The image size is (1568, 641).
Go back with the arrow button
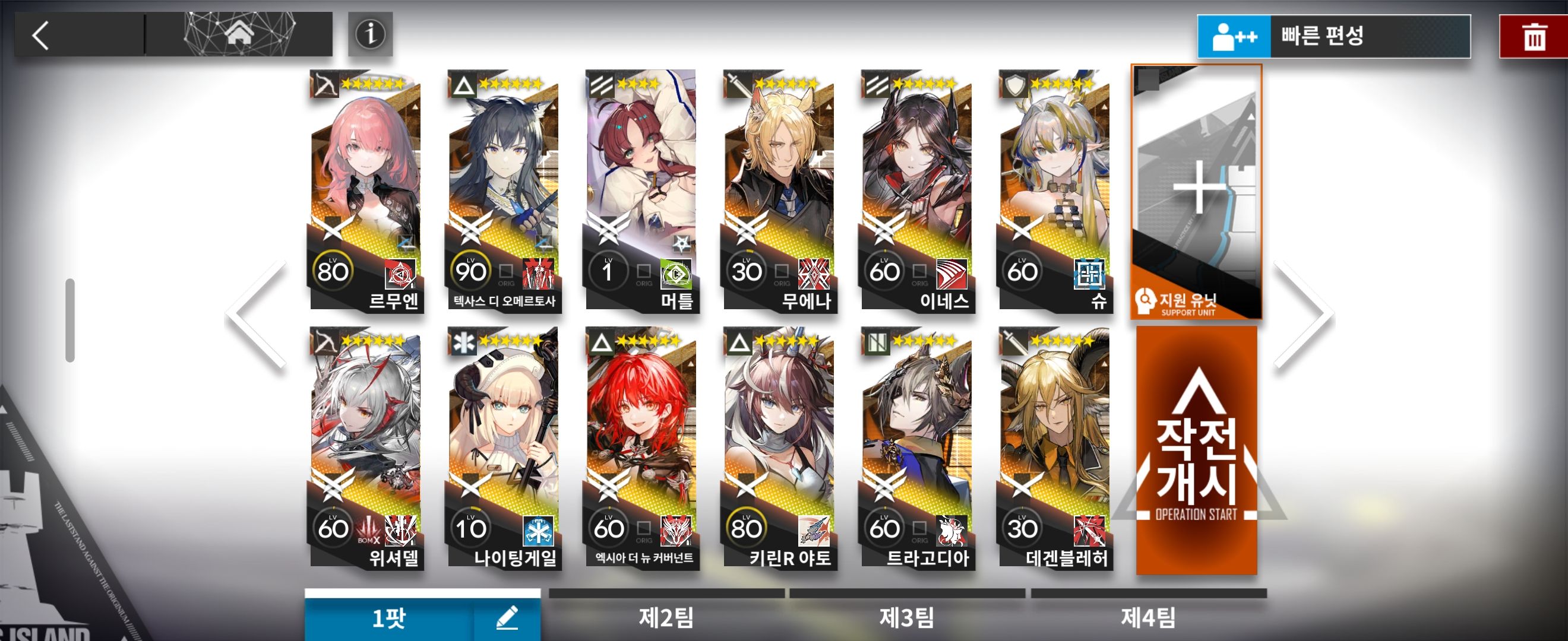tap(41, 34)
